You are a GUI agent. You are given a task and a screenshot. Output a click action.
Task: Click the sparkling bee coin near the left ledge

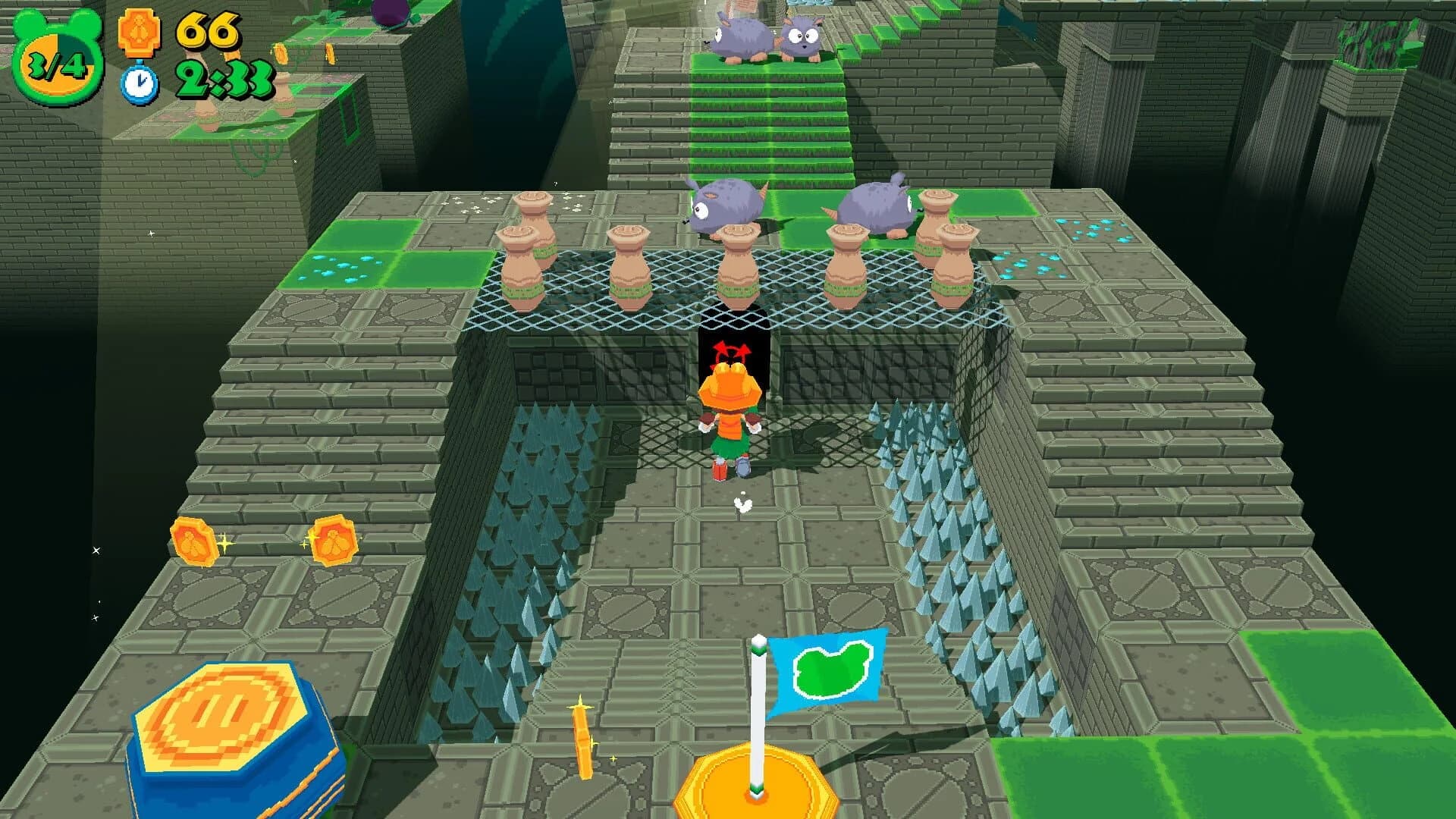click(x=194, y=542)
